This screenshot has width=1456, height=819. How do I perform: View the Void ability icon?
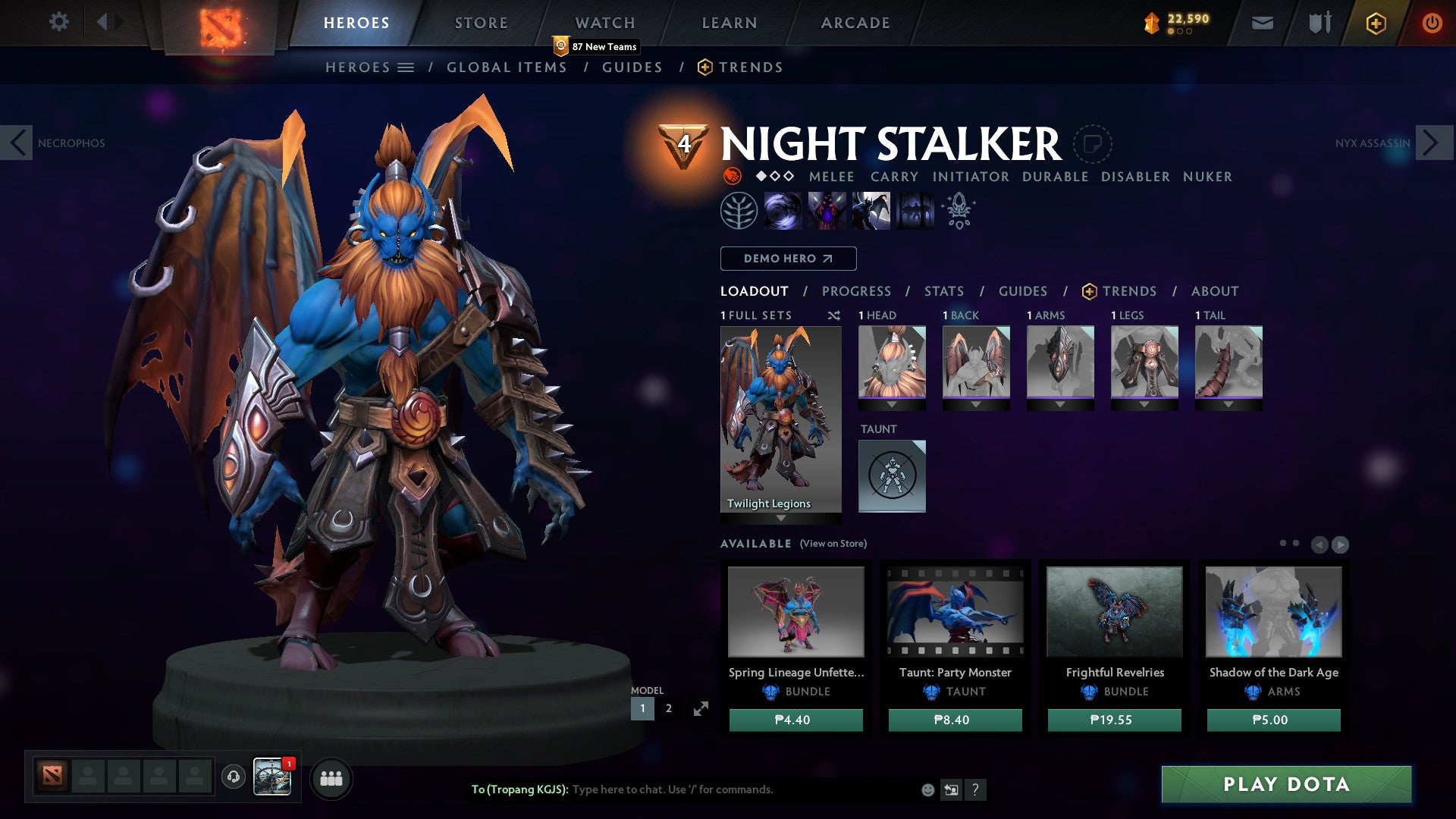[784, 210]
